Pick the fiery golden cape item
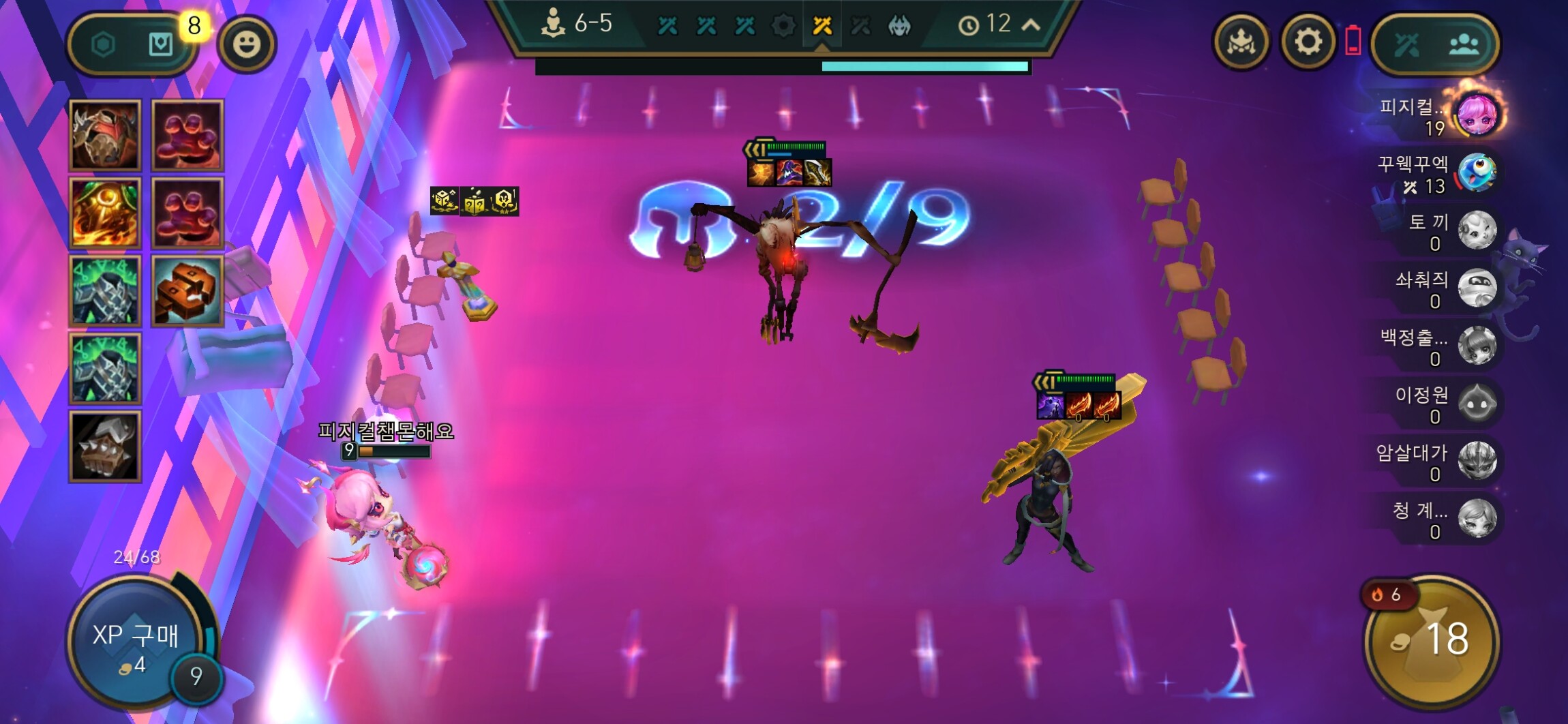This screenshot has width=1568, height=724. [105, 213]
